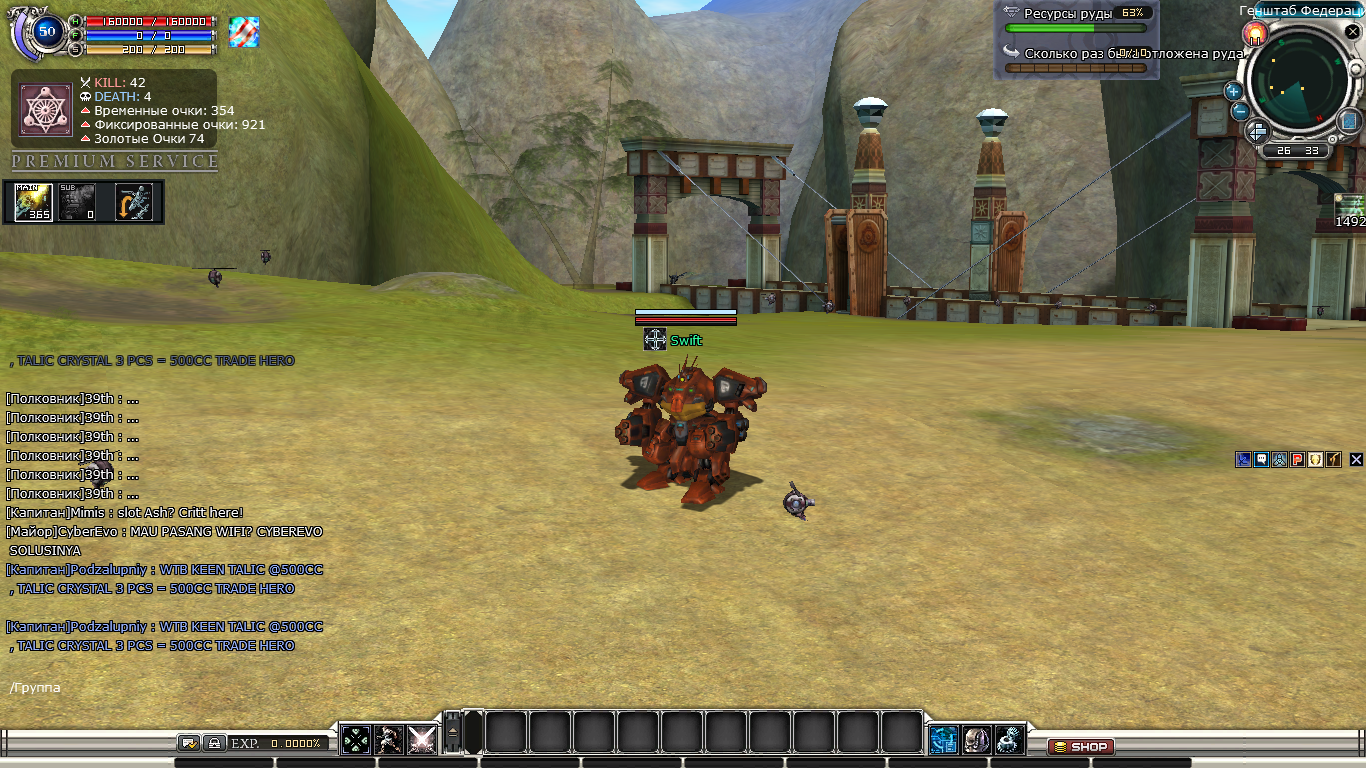
Task: Zoom out the radar minimap with minus
Action: [1240, 111]
